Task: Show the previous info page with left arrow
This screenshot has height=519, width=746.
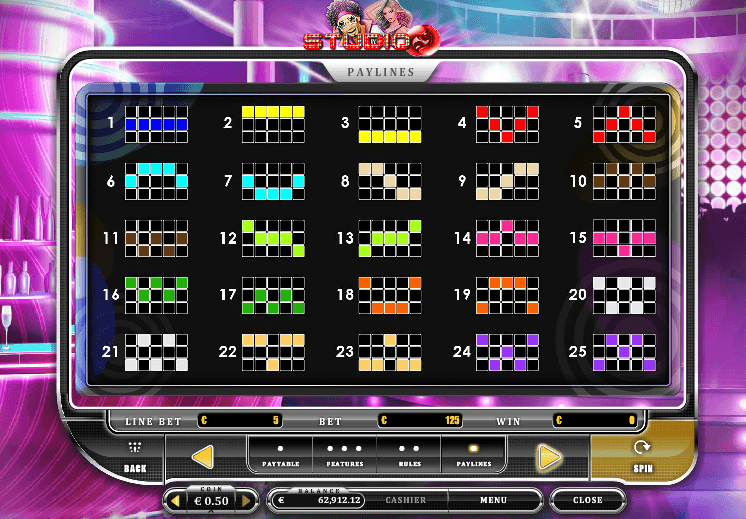Action: (x=203, y=457)
